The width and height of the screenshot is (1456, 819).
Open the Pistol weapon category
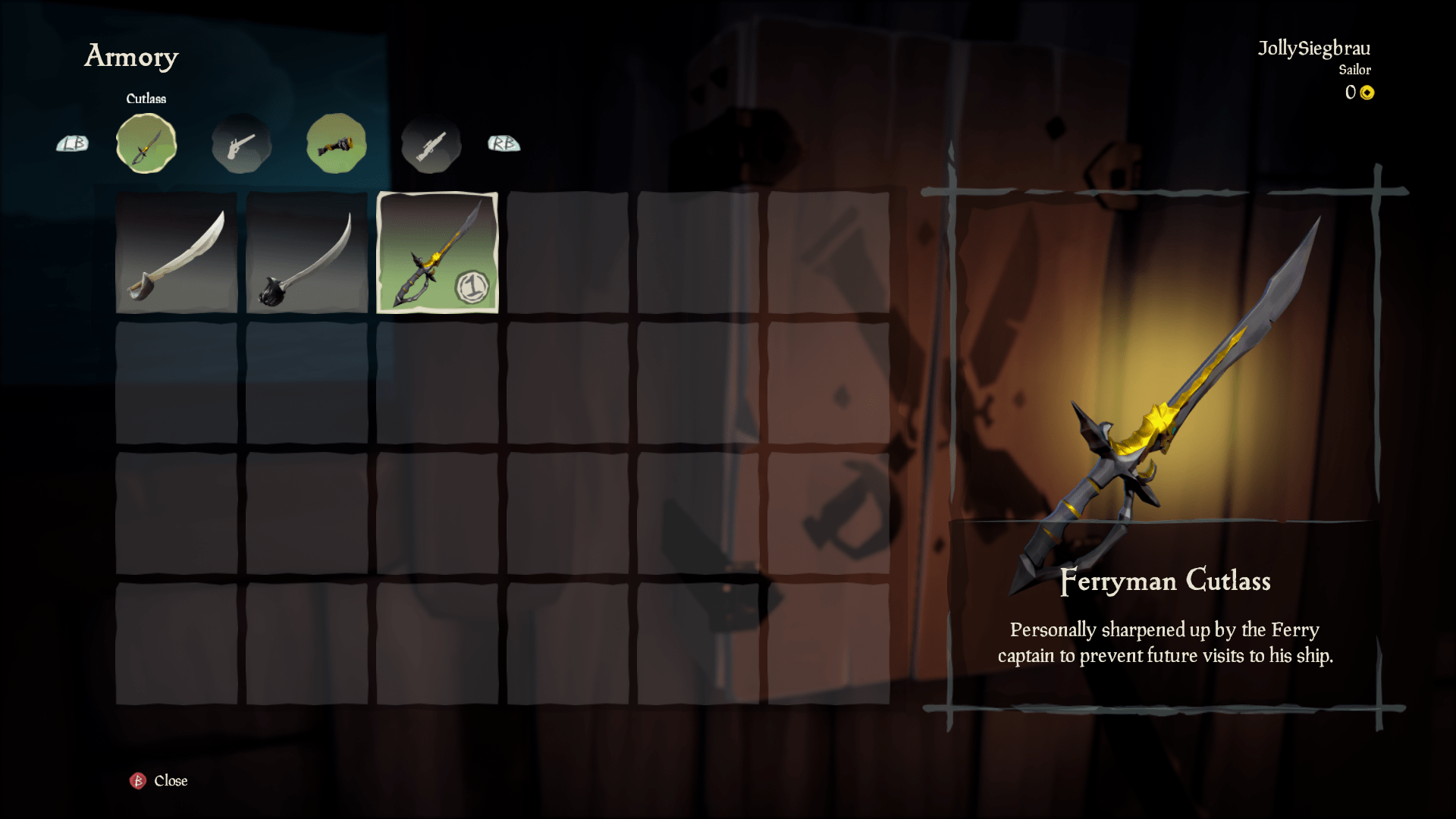241,143
